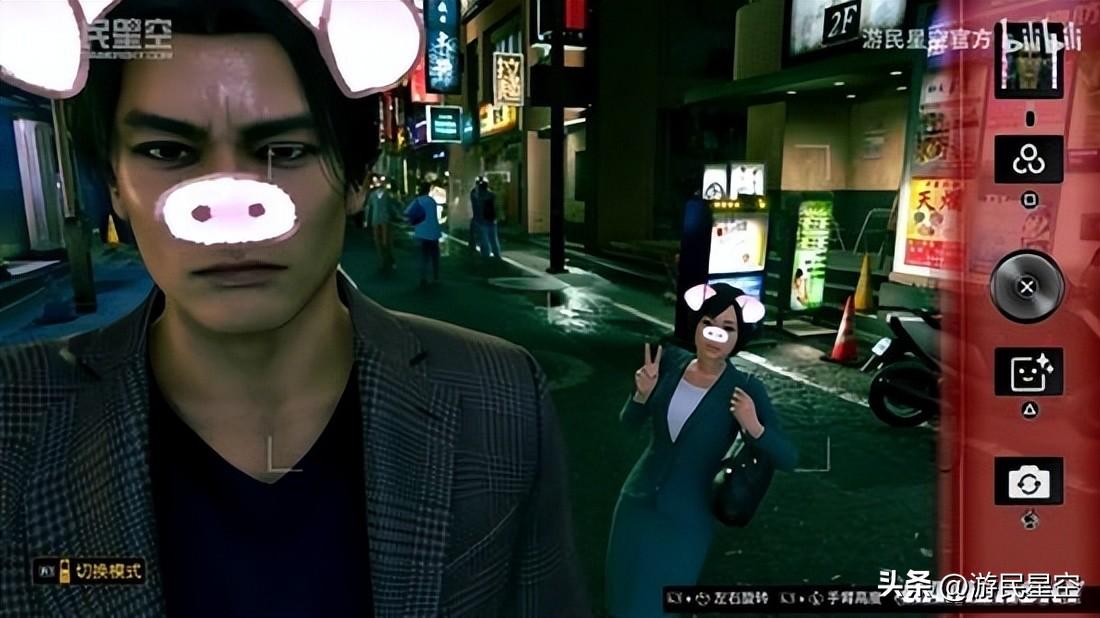The height and width of the screenshot is (618, 1100).
Task: Tap the round camera shutter button
Action: click(1027, 285)
